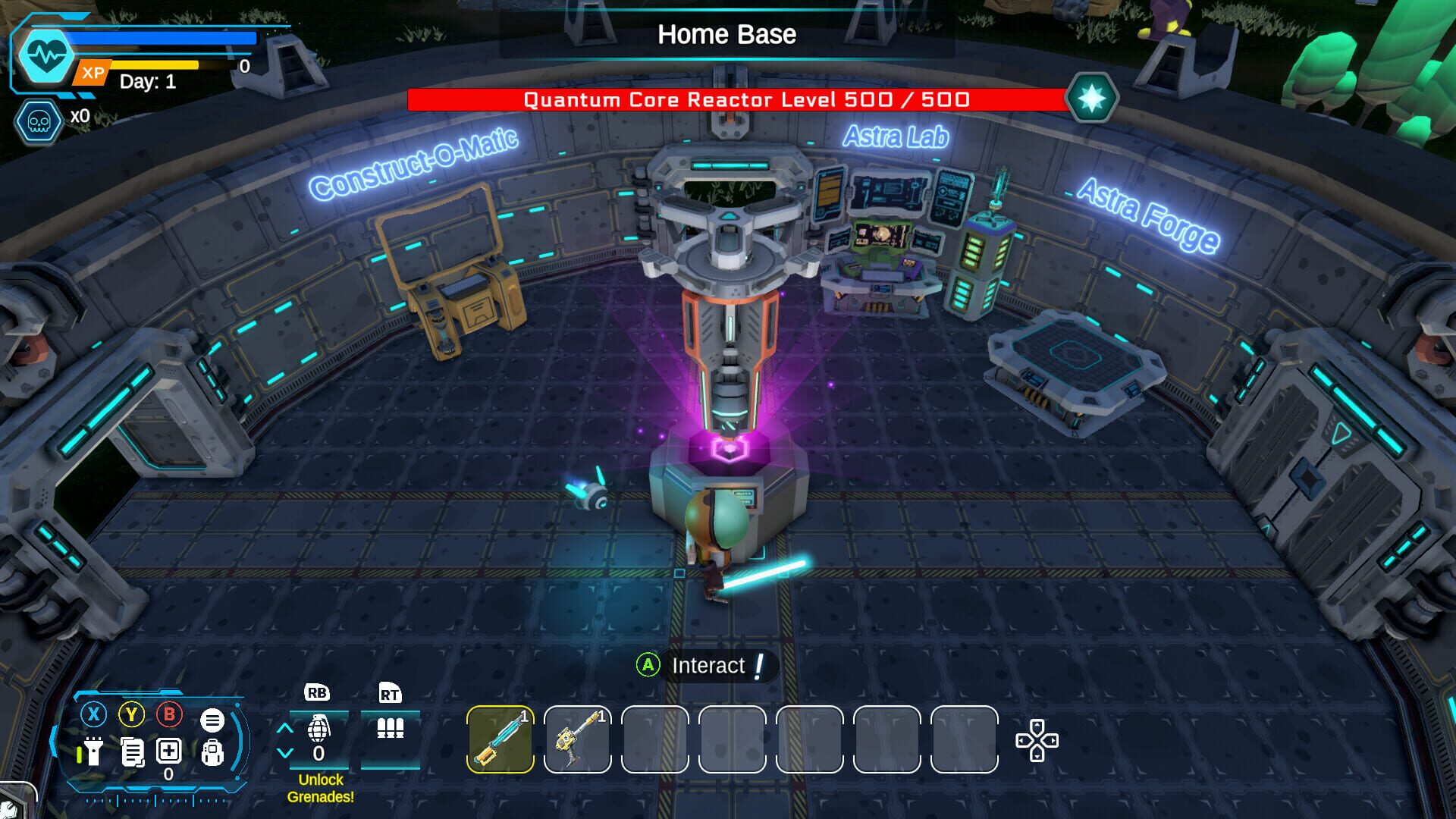Click the teal star emblem below the minimap corner
1456x819 pixels.
click(1092, 98)
